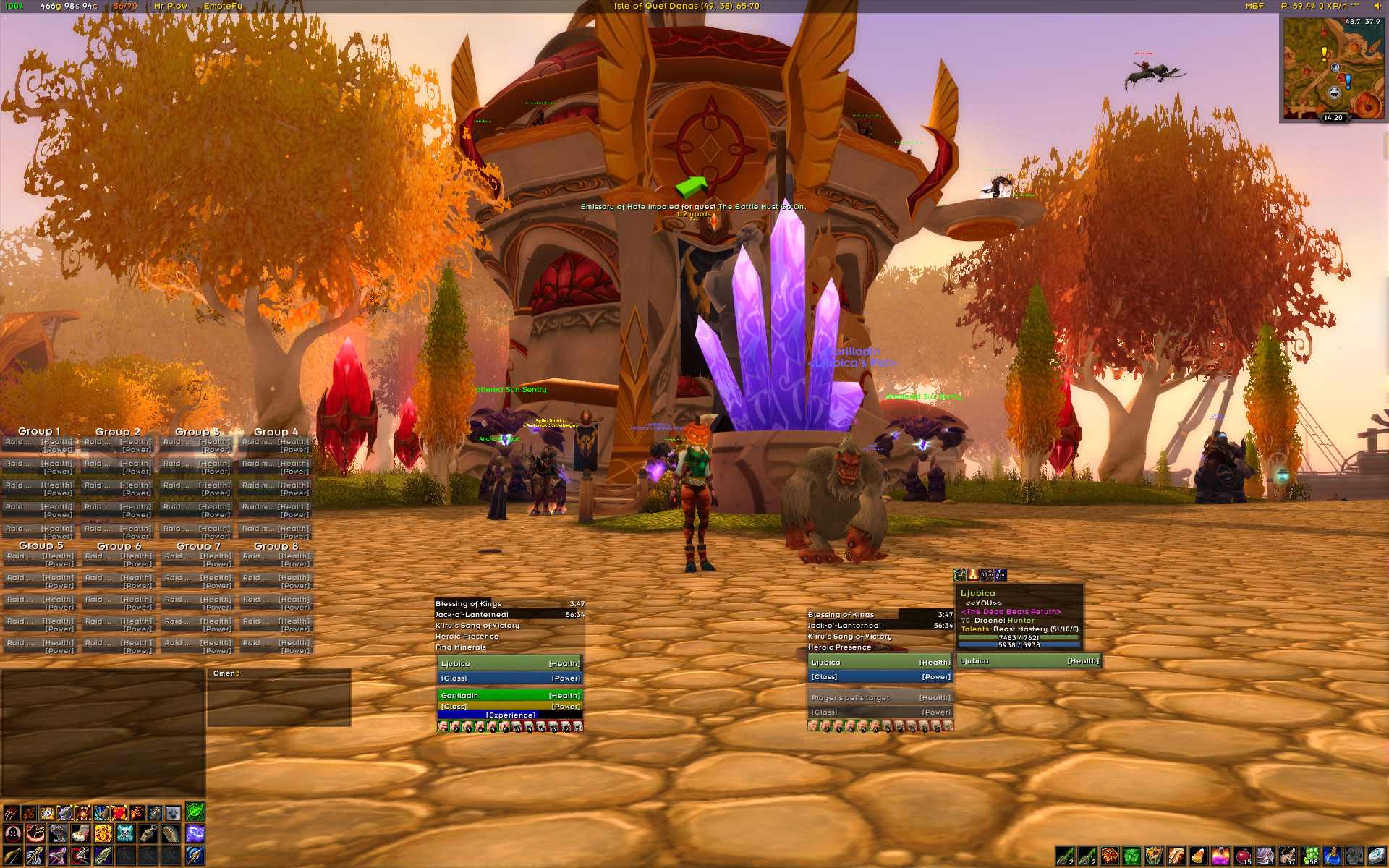Viewport: 1389px width, 868px height.
Task: Use the hearthstone item
Action: coord(1377,856)
